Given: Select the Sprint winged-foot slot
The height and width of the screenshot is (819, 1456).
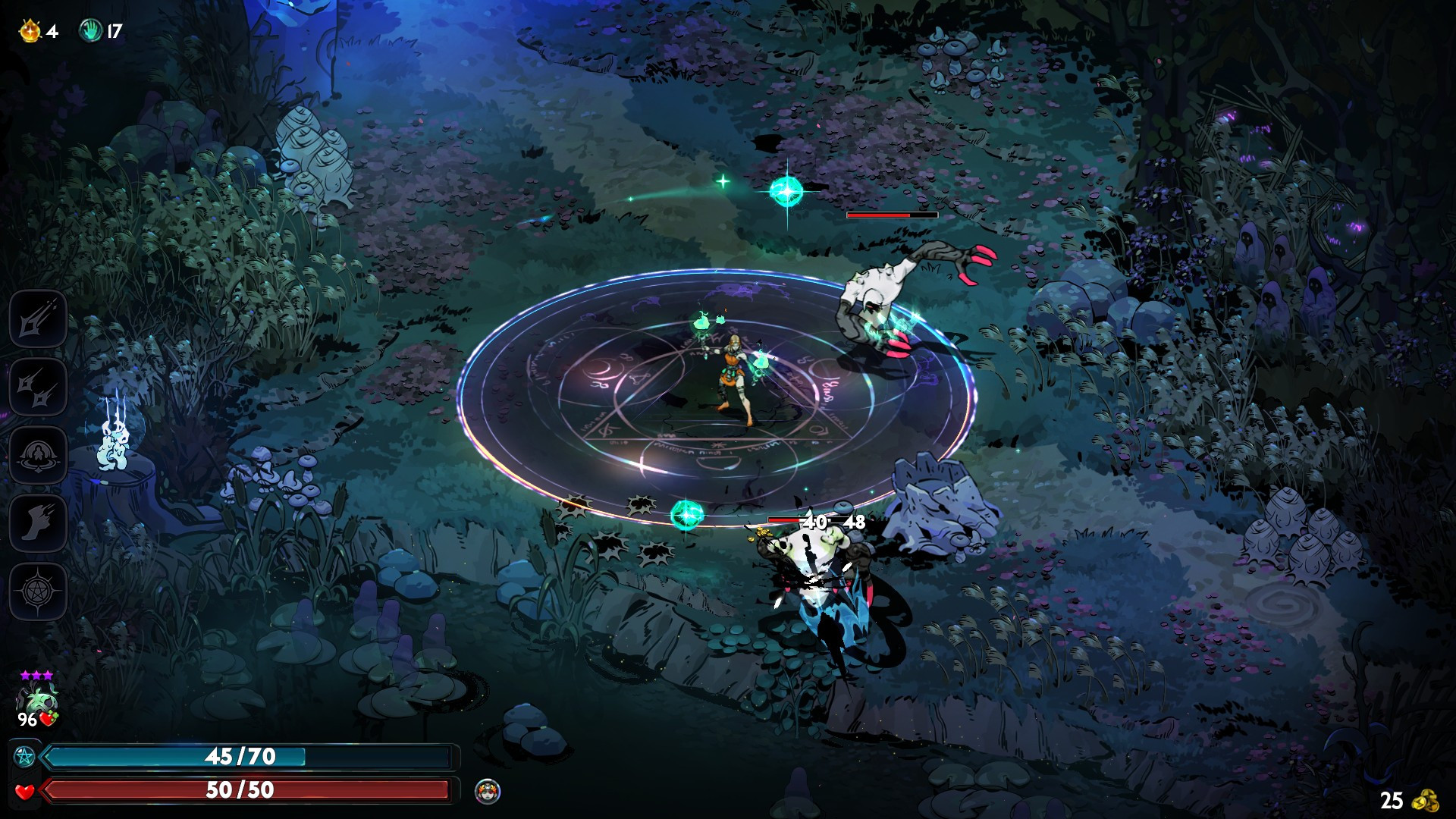Looking at the screenshot, I should point(38,523).
